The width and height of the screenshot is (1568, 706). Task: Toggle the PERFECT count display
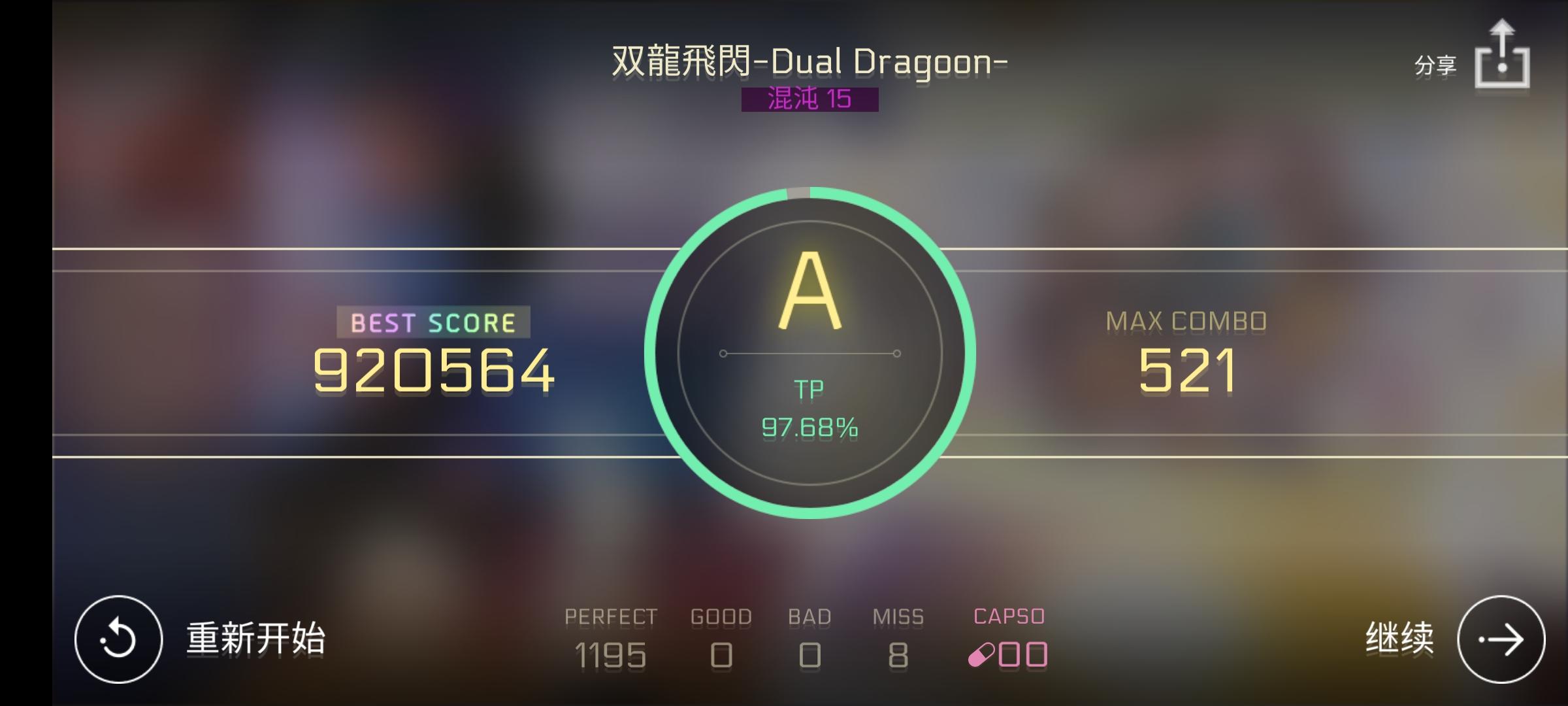612,654
